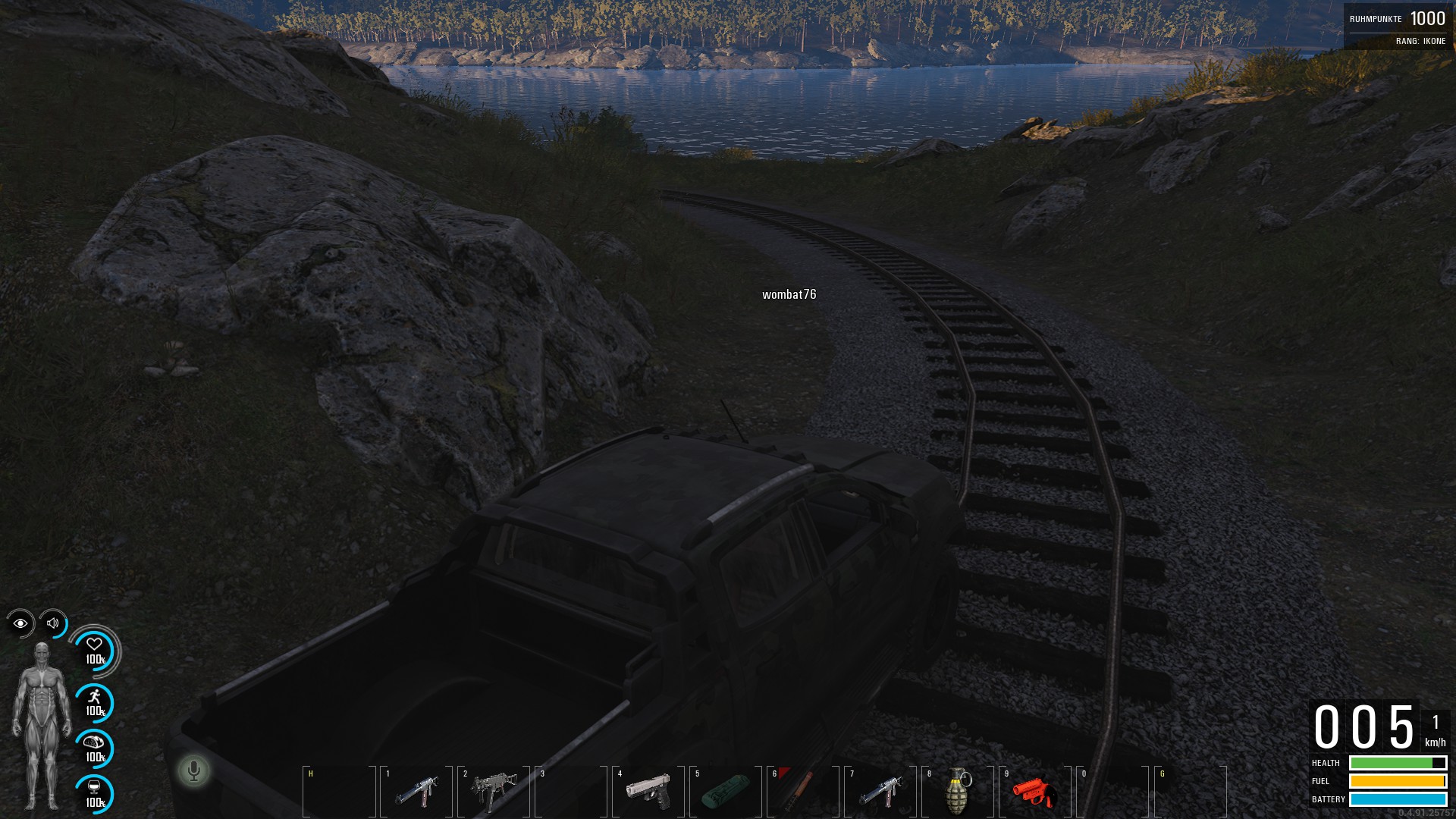1456x819 pixels.
Task: Pick the red stick item in slot 6
Action: [803, 791]
